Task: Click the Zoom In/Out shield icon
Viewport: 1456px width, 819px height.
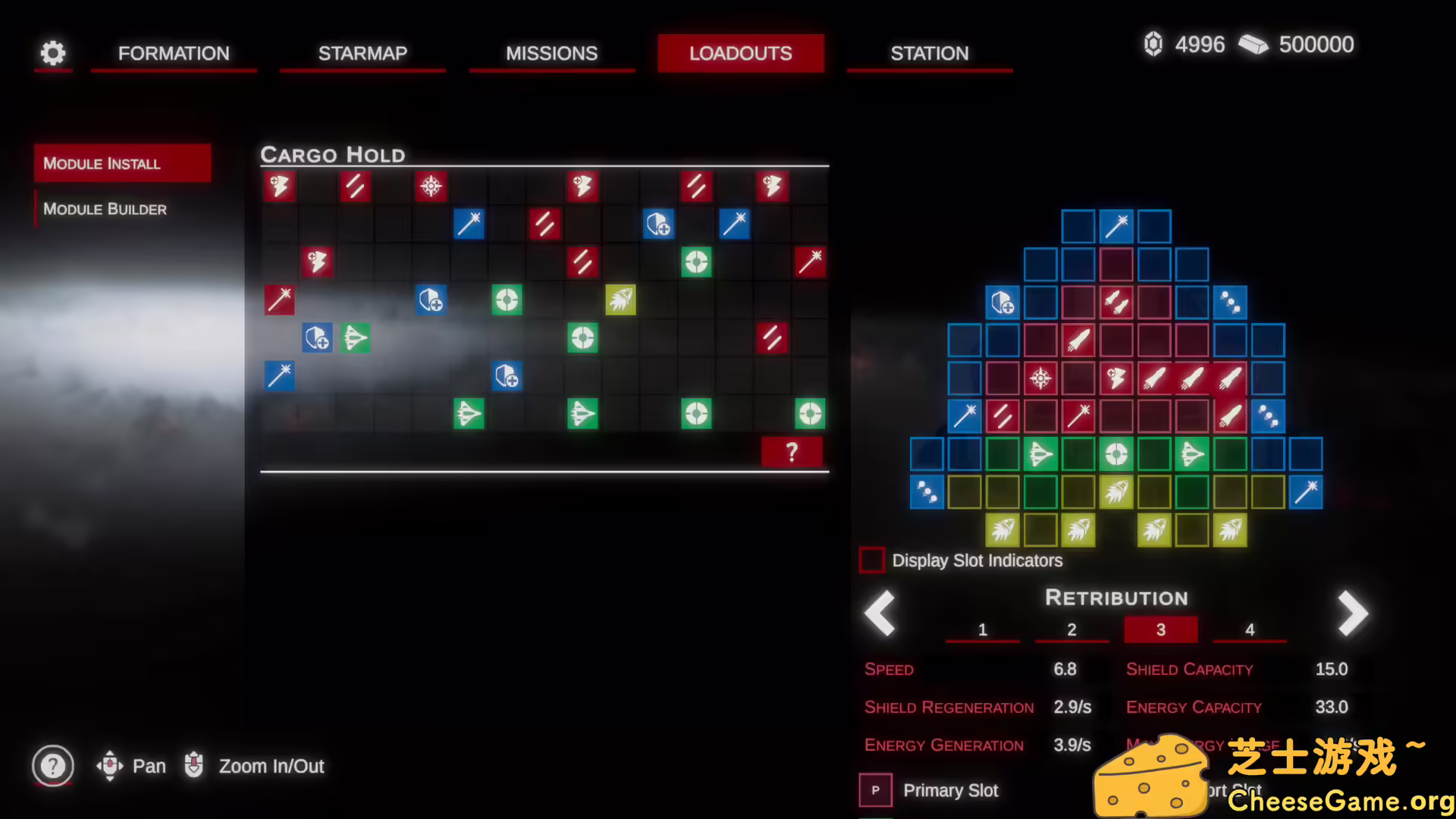Action: (x=194, y=766)
